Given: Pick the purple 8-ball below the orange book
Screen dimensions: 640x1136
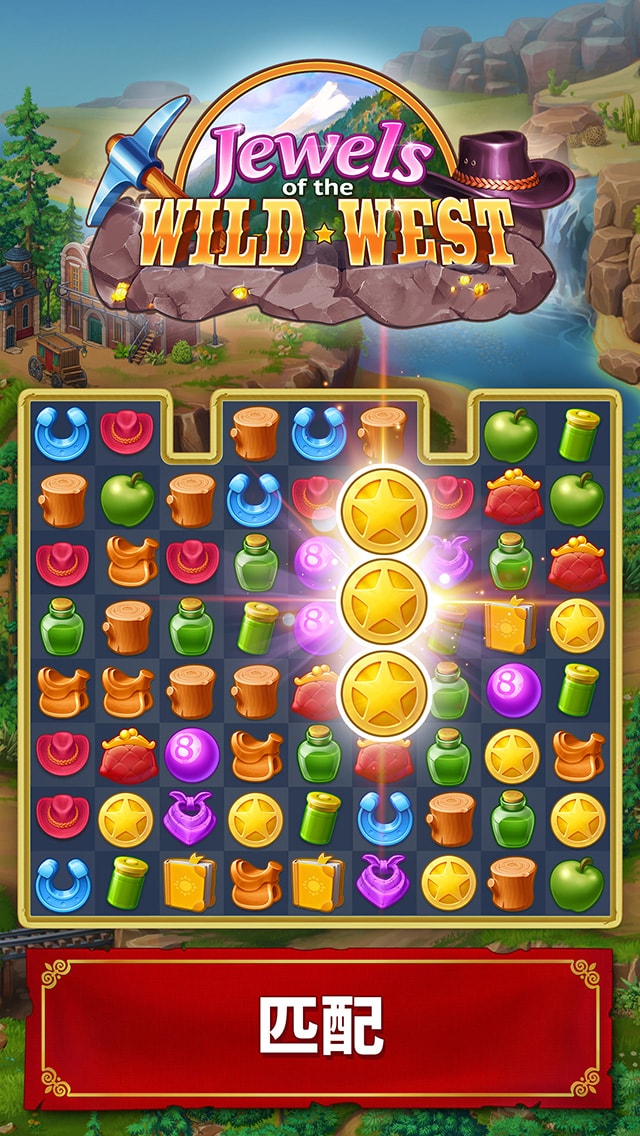Looking at the screenshot, I should tap(512, 690).
